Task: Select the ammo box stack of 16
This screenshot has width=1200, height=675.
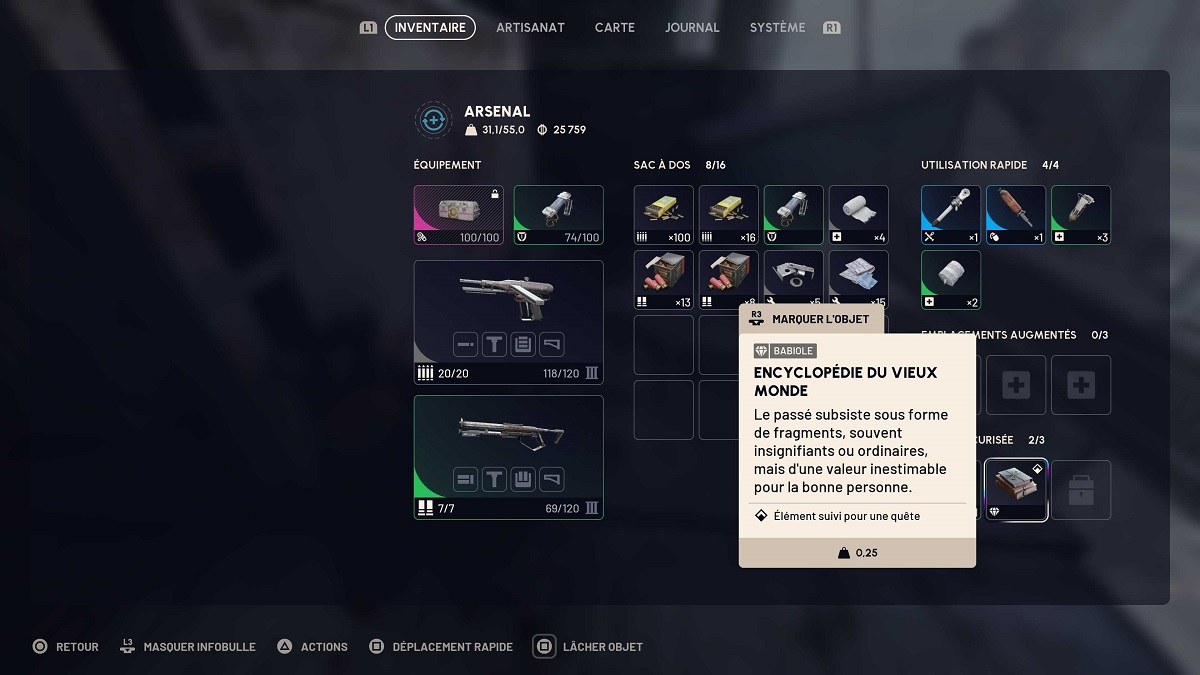Action: coord(729,215)
